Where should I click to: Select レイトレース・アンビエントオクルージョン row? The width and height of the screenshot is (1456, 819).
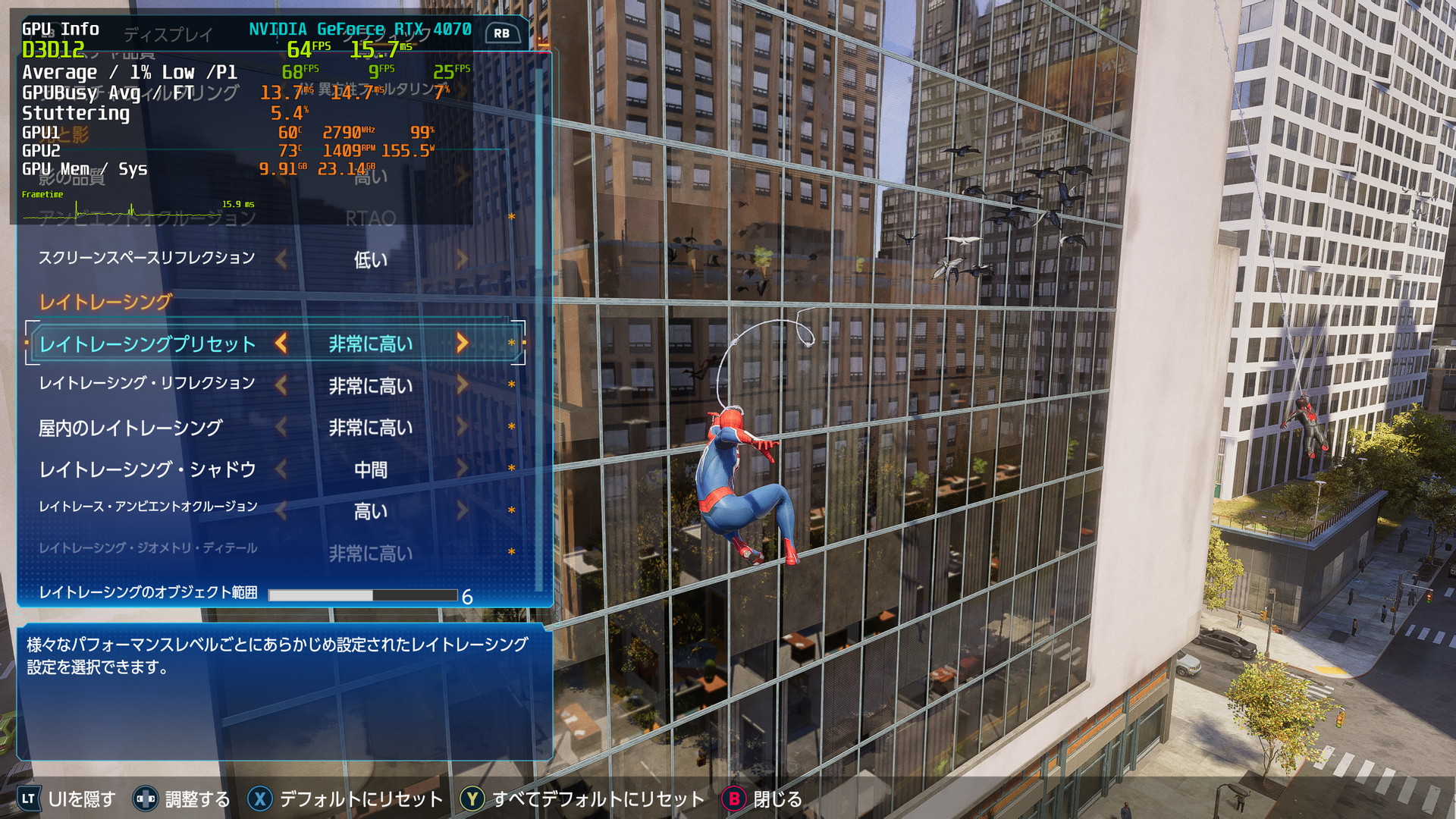pos(149,507)
